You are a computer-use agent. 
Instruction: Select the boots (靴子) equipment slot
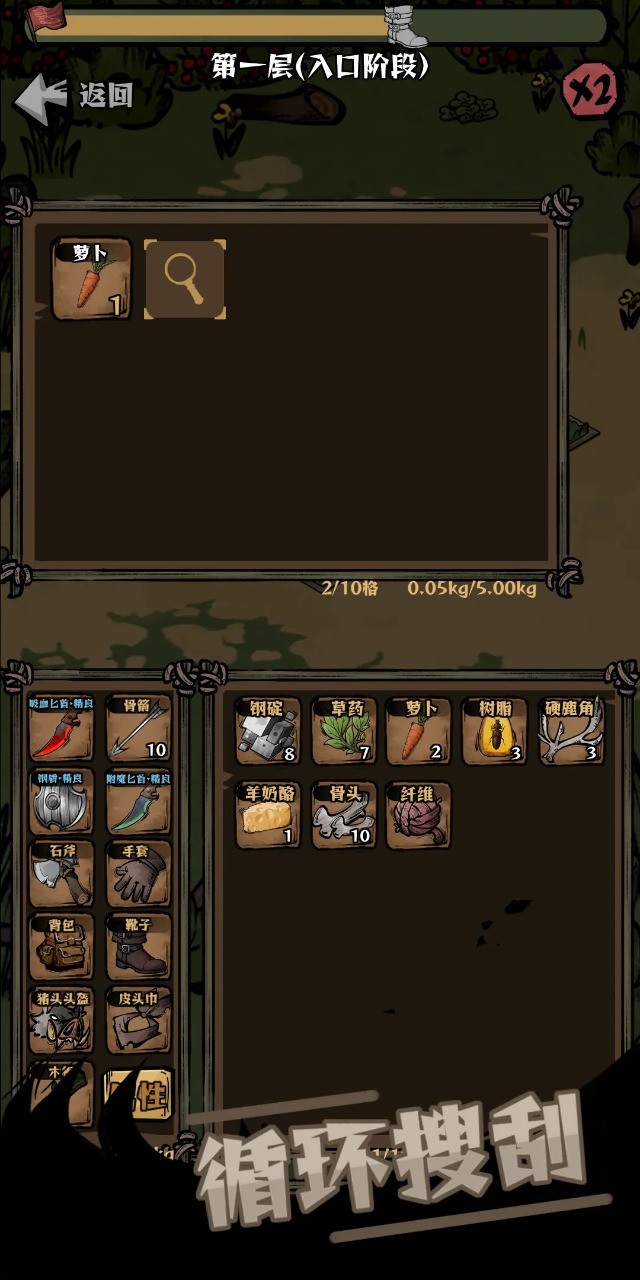[138, 947]
